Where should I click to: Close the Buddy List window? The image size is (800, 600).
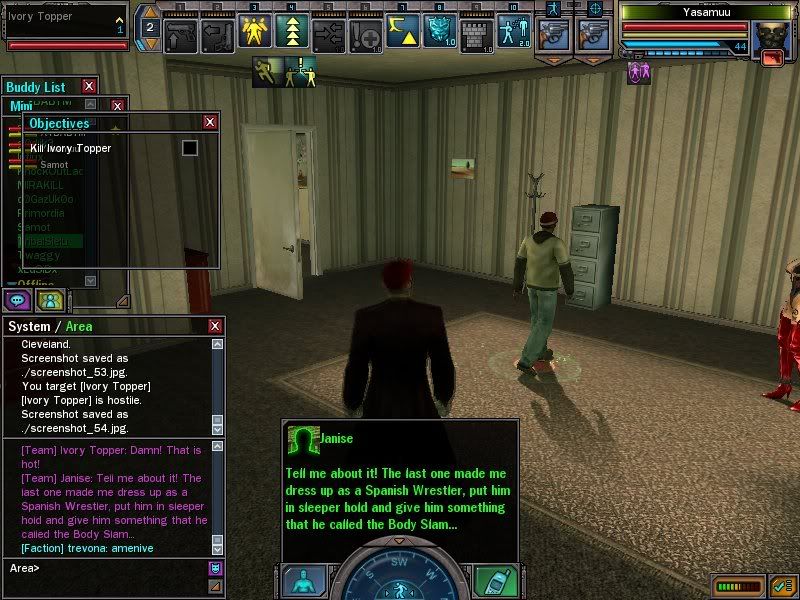(89, 87)
